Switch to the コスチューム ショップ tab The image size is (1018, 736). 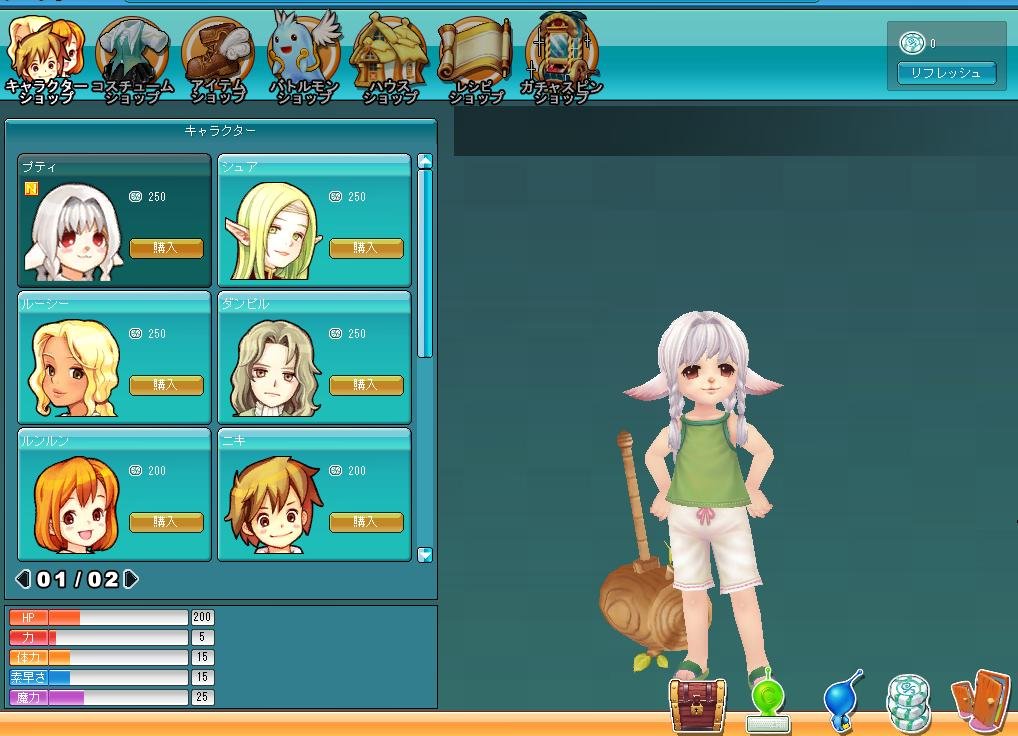[132, 58]
